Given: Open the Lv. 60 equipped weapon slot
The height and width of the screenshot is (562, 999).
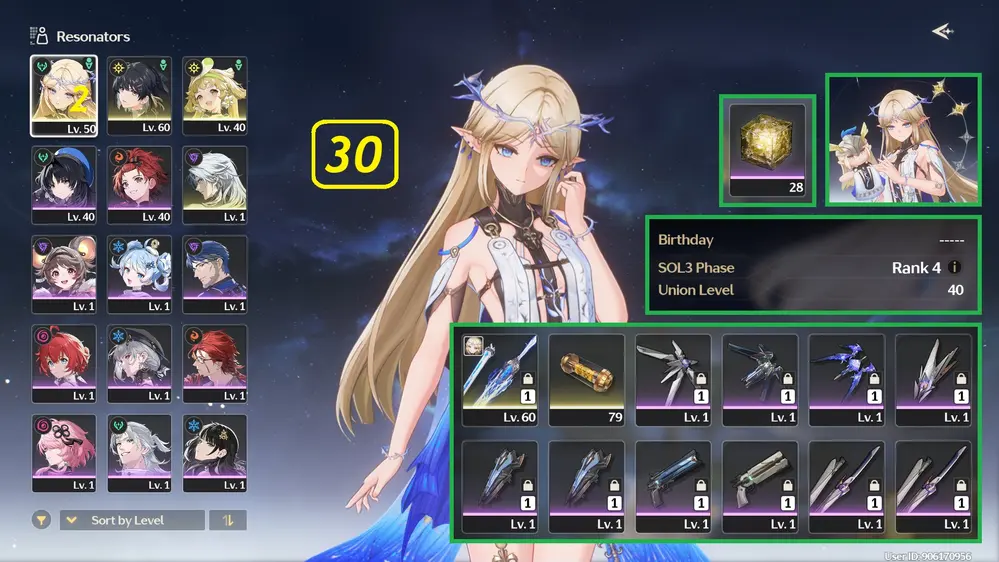Looking at the screenshot, I should 499,380.
